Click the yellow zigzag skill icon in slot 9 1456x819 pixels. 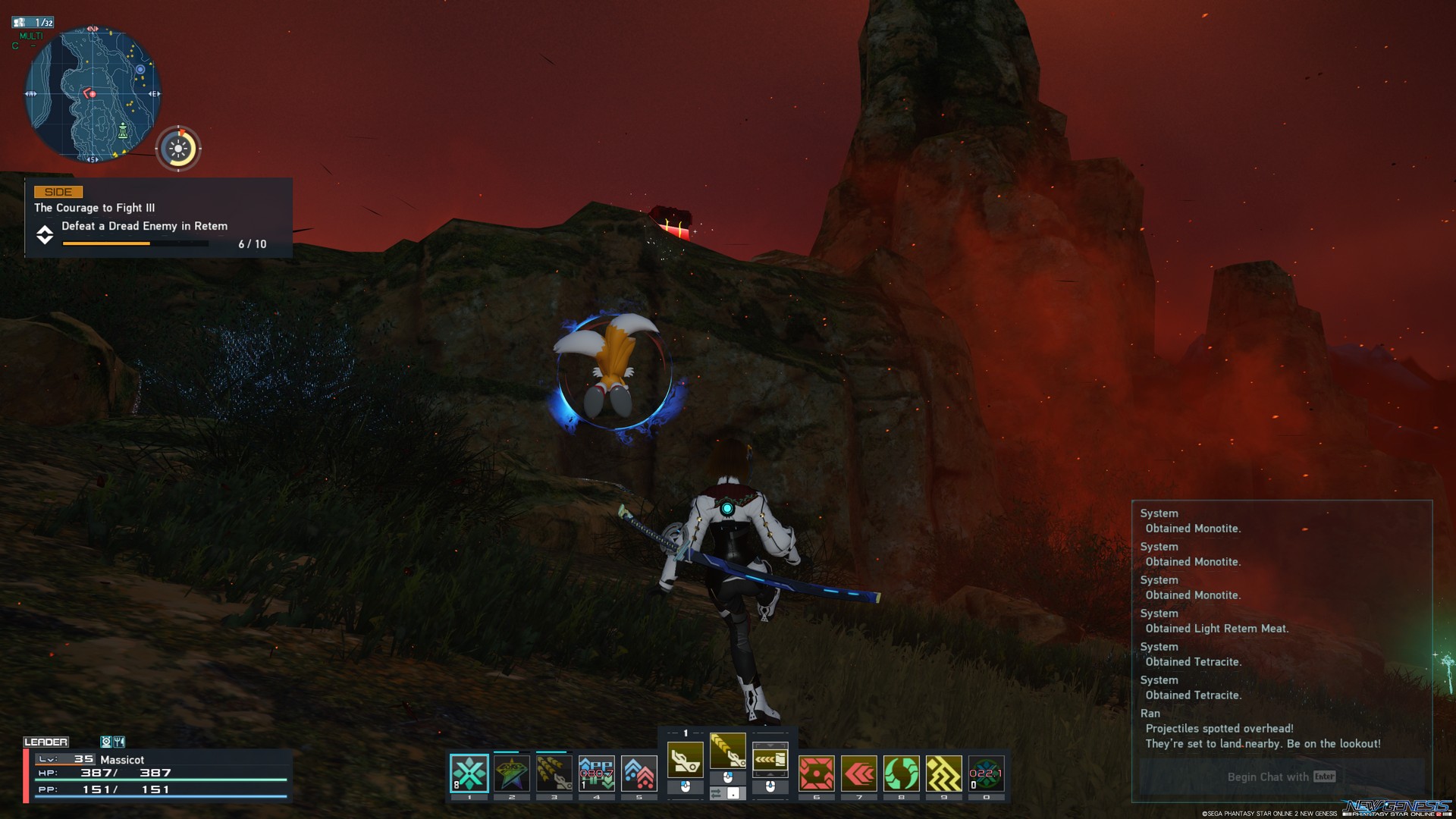click(943, 772)
